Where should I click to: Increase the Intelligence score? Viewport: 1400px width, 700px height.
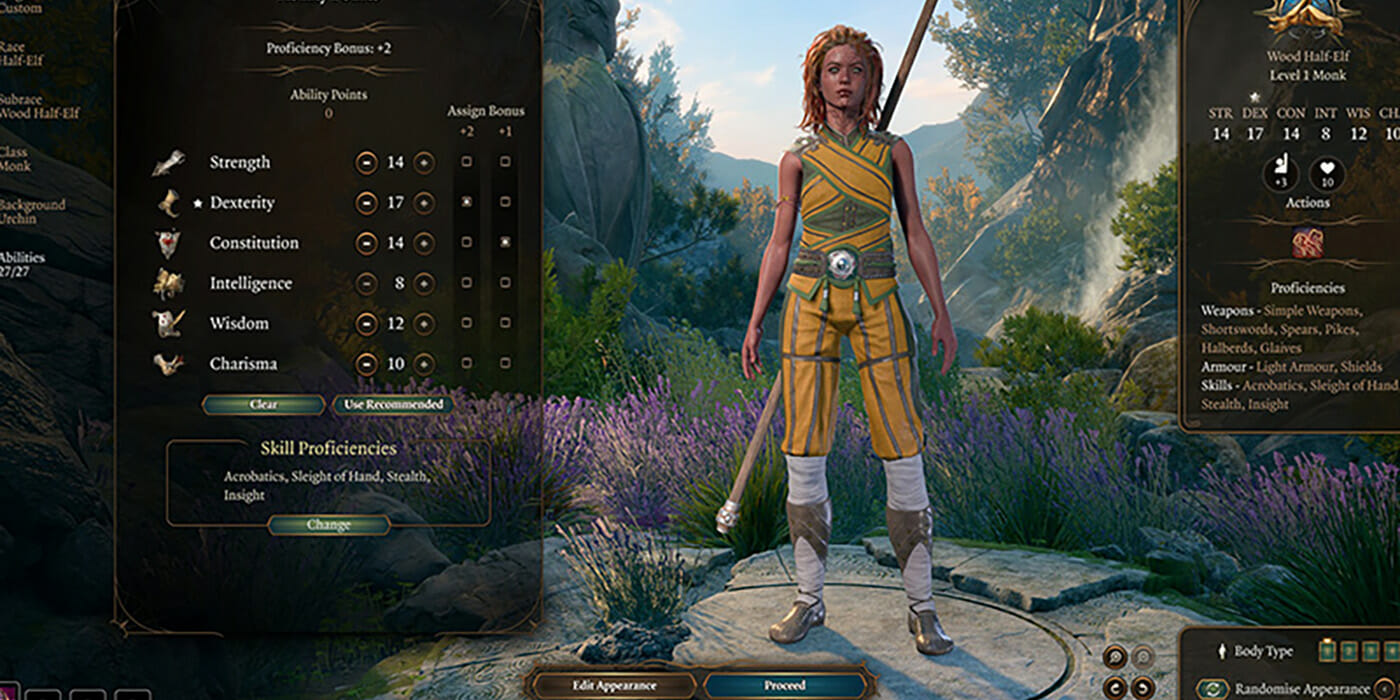click(x=424, y=283)
